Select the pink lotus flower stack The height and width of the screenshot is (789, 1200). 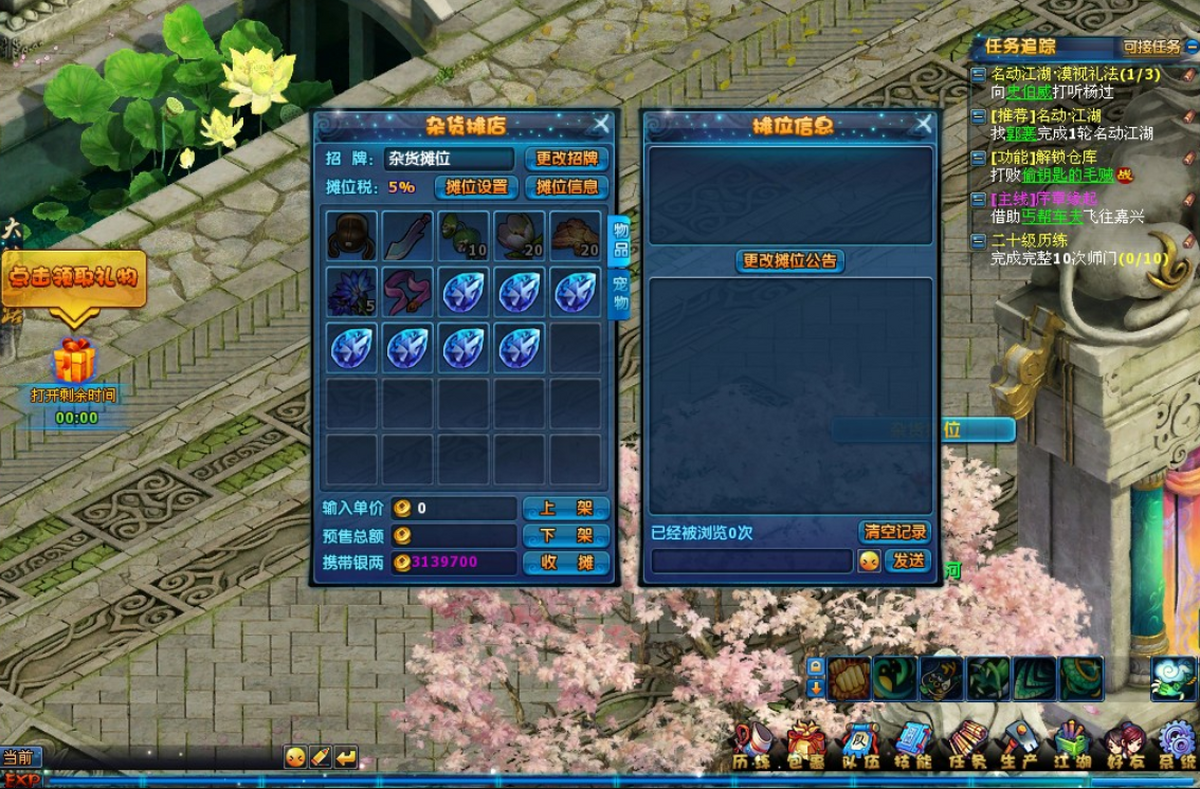(520, 236)
